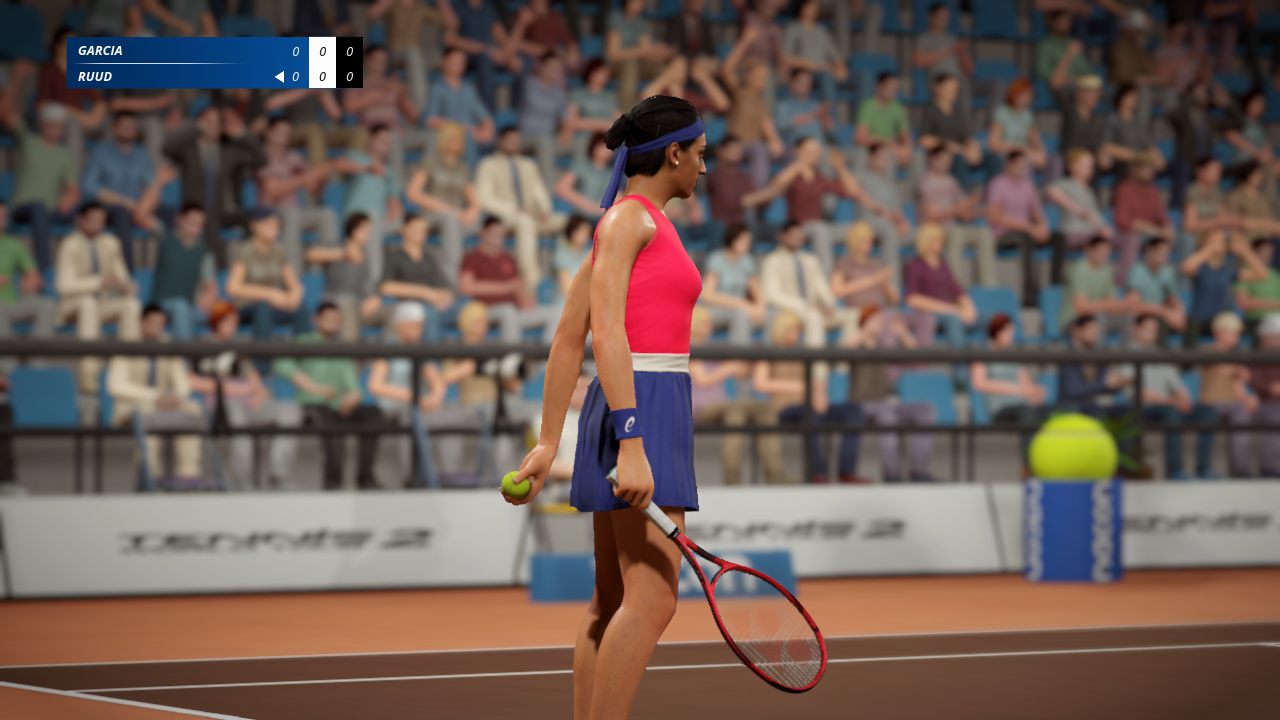Open the black set-score column
This screenshot has height=720, width=1280.
coord(349,62)
